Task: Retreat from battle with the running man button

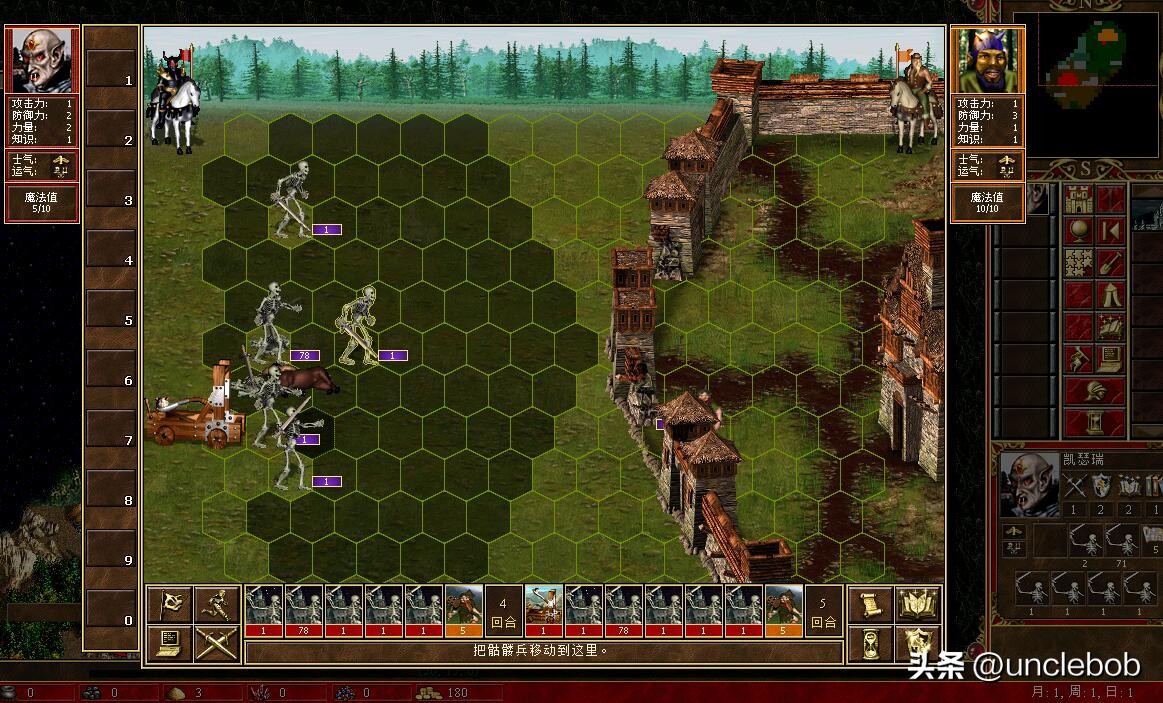Action: pyautogui.click(x=217, y=604)
